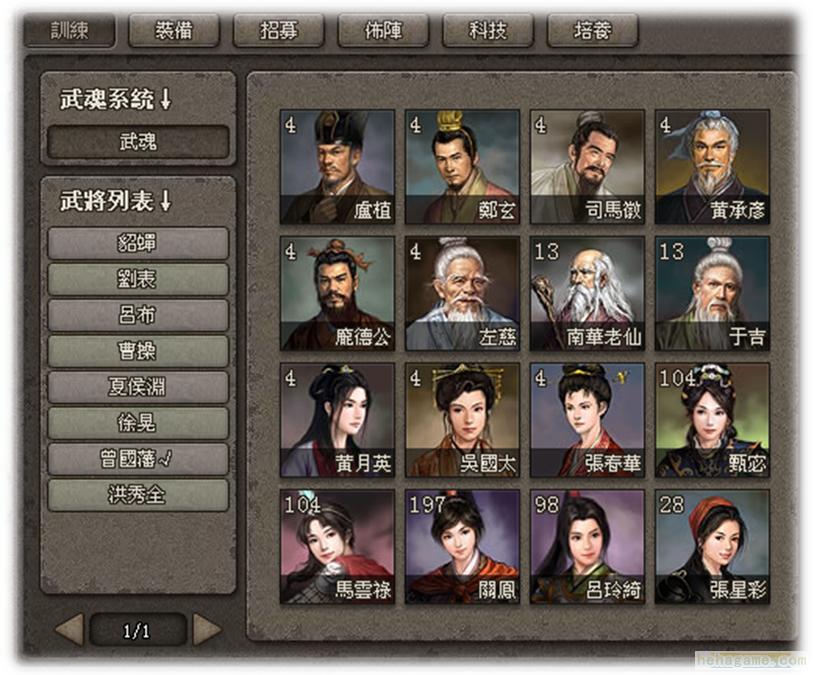Switch to the 裝備 tab
Viewport: 813px width, 675px height.
(174, 30)
